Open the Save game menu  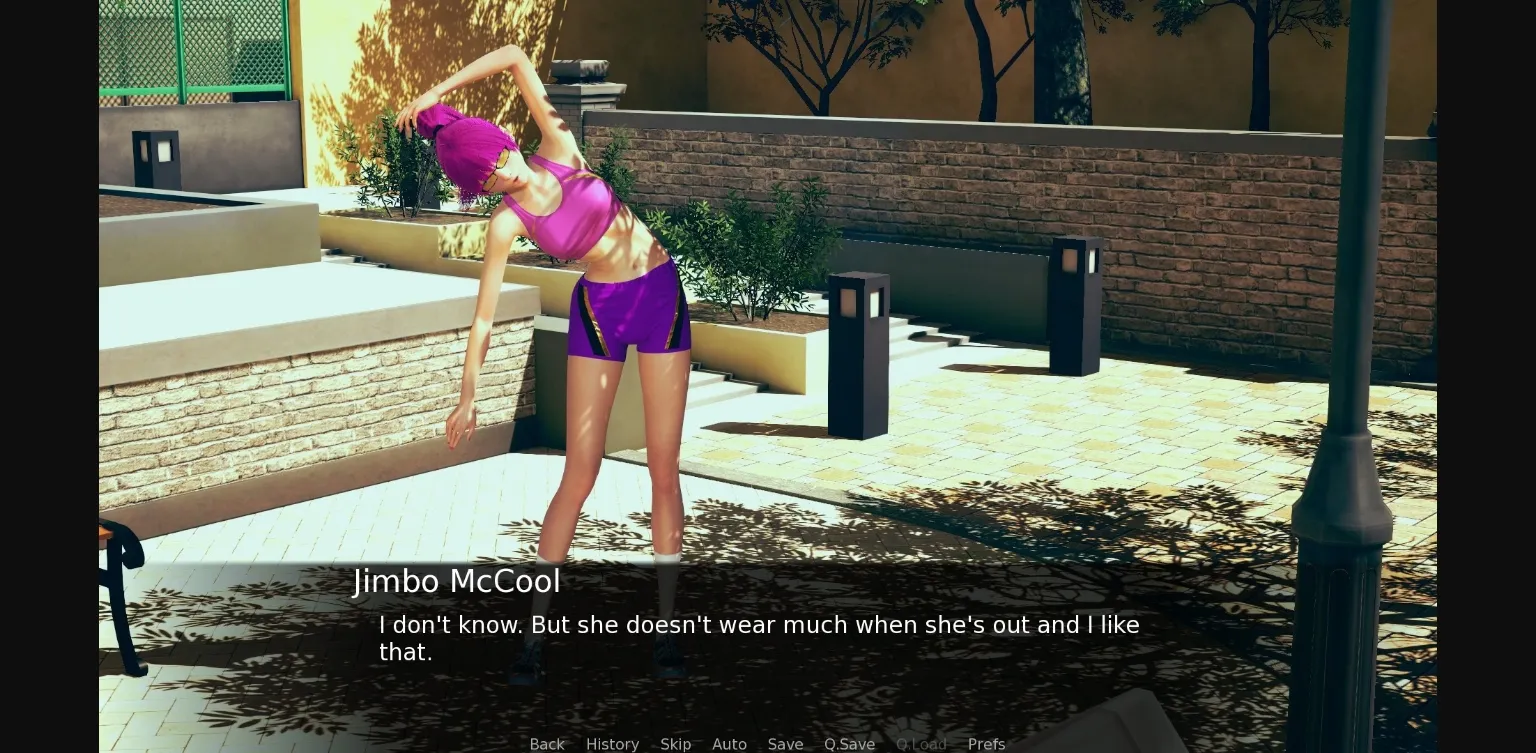(785, 744)
